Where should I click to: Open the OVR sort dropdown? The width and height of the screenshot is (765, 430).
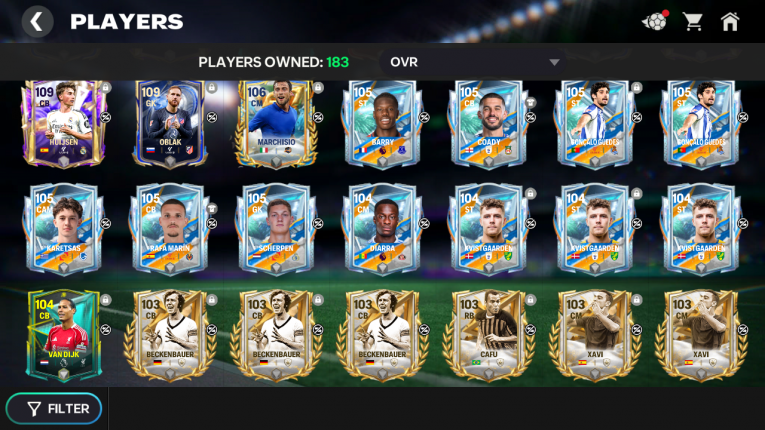coord(473,62)
